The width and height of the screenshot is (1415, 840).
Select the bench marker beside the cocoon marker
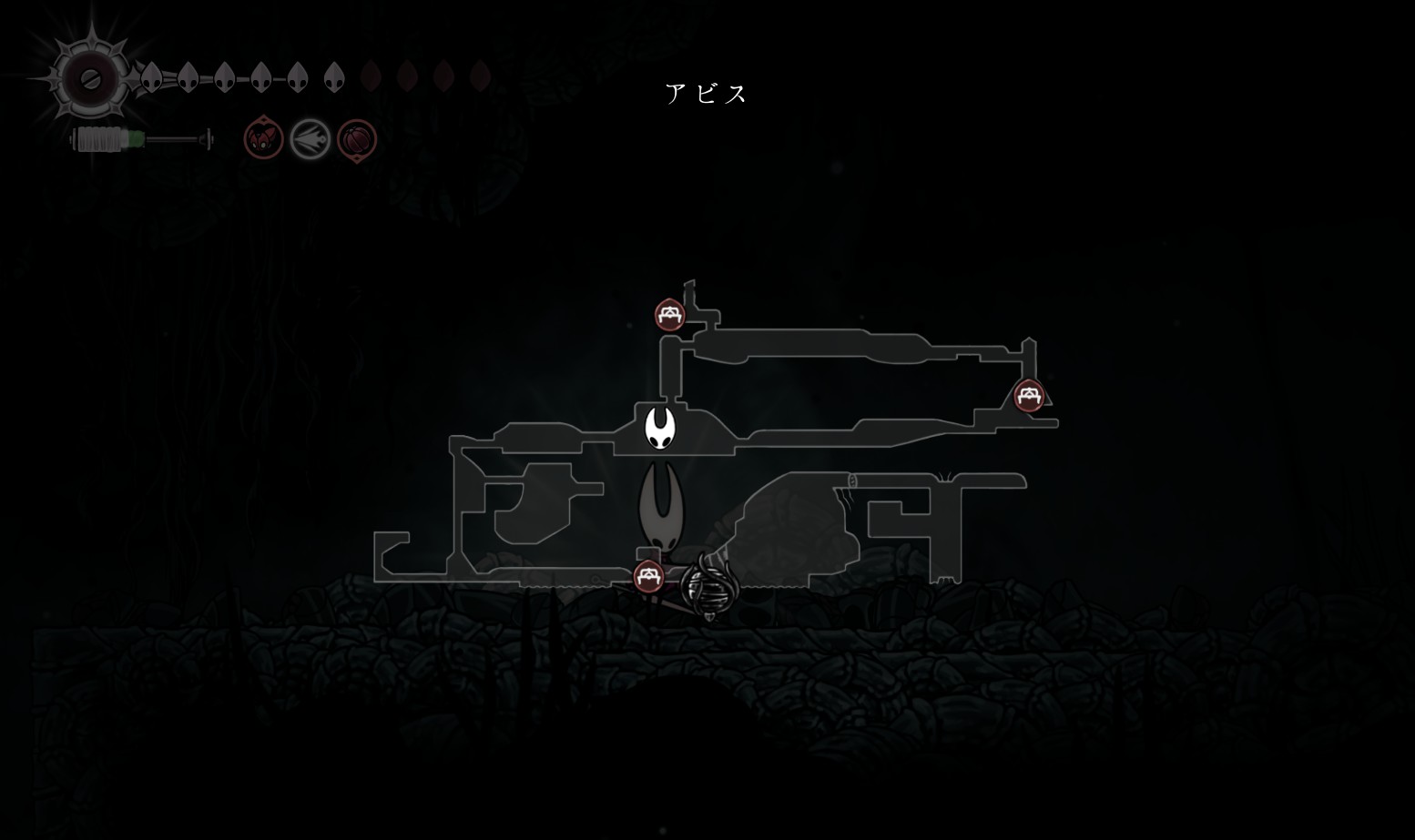point(648,576)
